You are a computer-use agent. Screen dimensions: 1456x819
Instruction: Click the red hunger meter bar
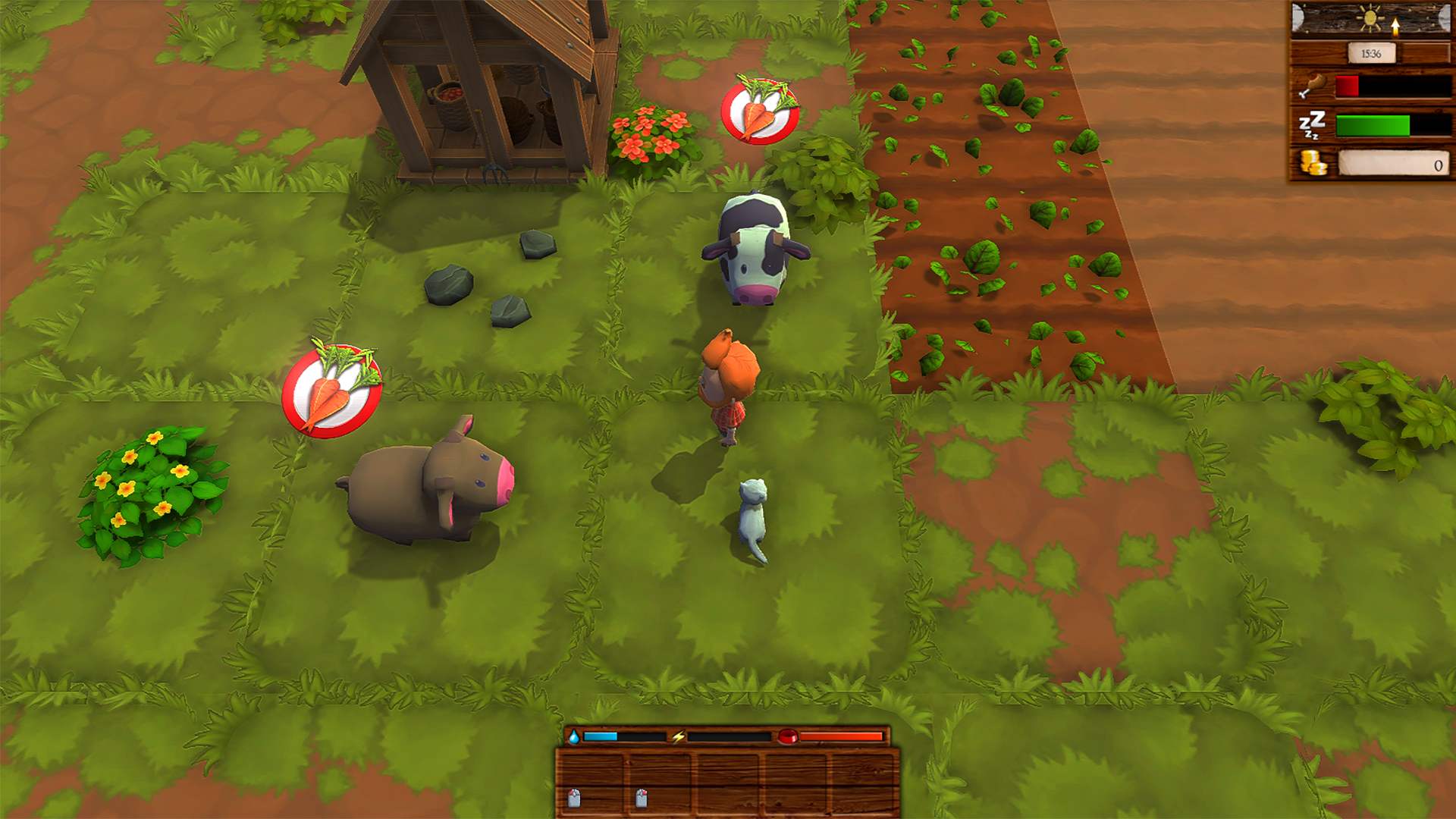[1348, 86]
